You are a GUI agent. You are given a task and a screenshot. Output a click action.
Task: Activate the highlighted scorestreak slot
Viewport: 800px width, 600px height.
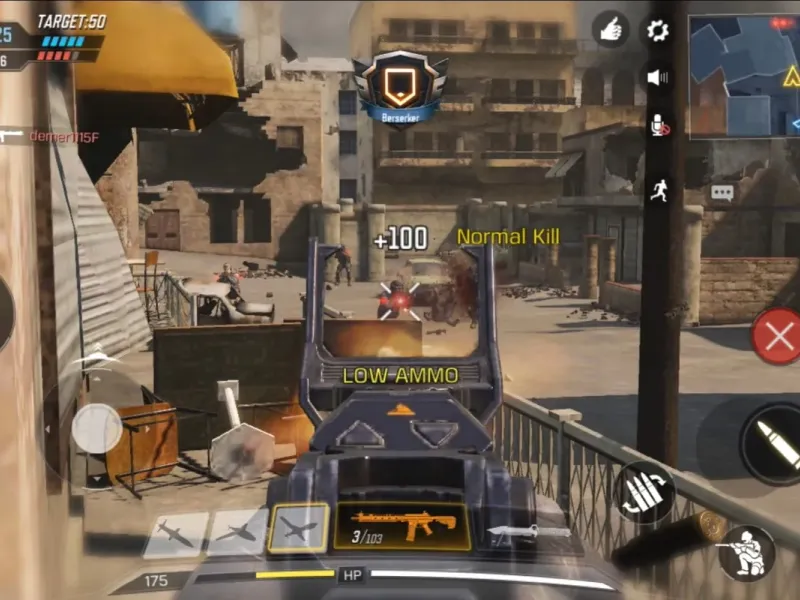298,527
